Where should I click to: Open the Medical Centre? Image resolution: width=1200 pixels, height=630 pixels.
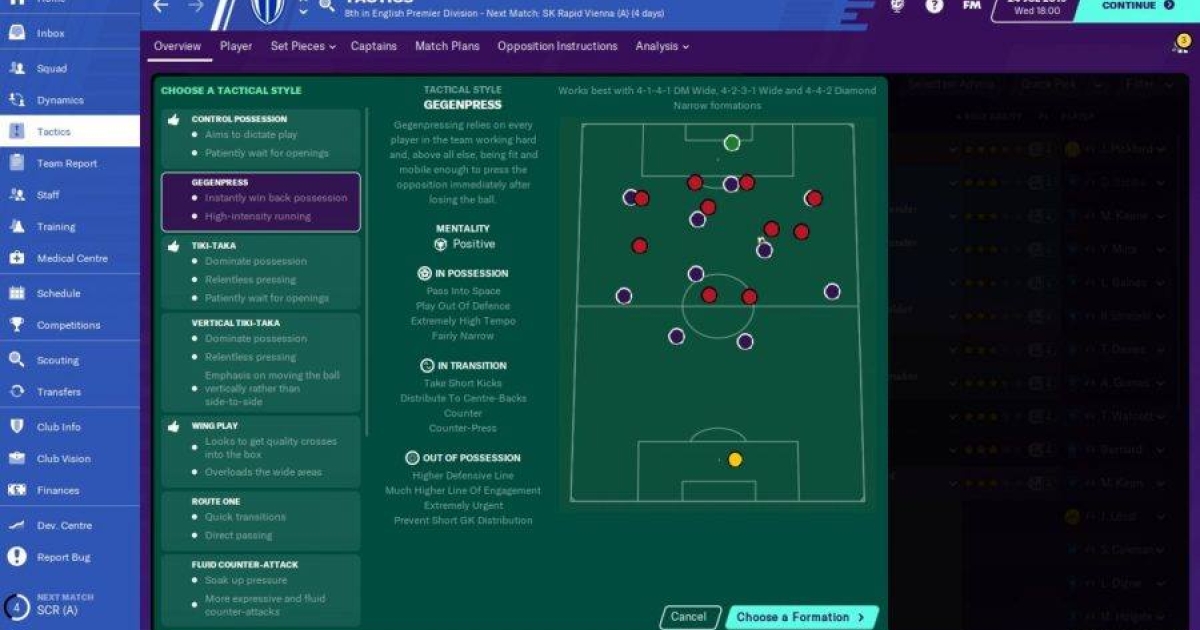(71, 259)
